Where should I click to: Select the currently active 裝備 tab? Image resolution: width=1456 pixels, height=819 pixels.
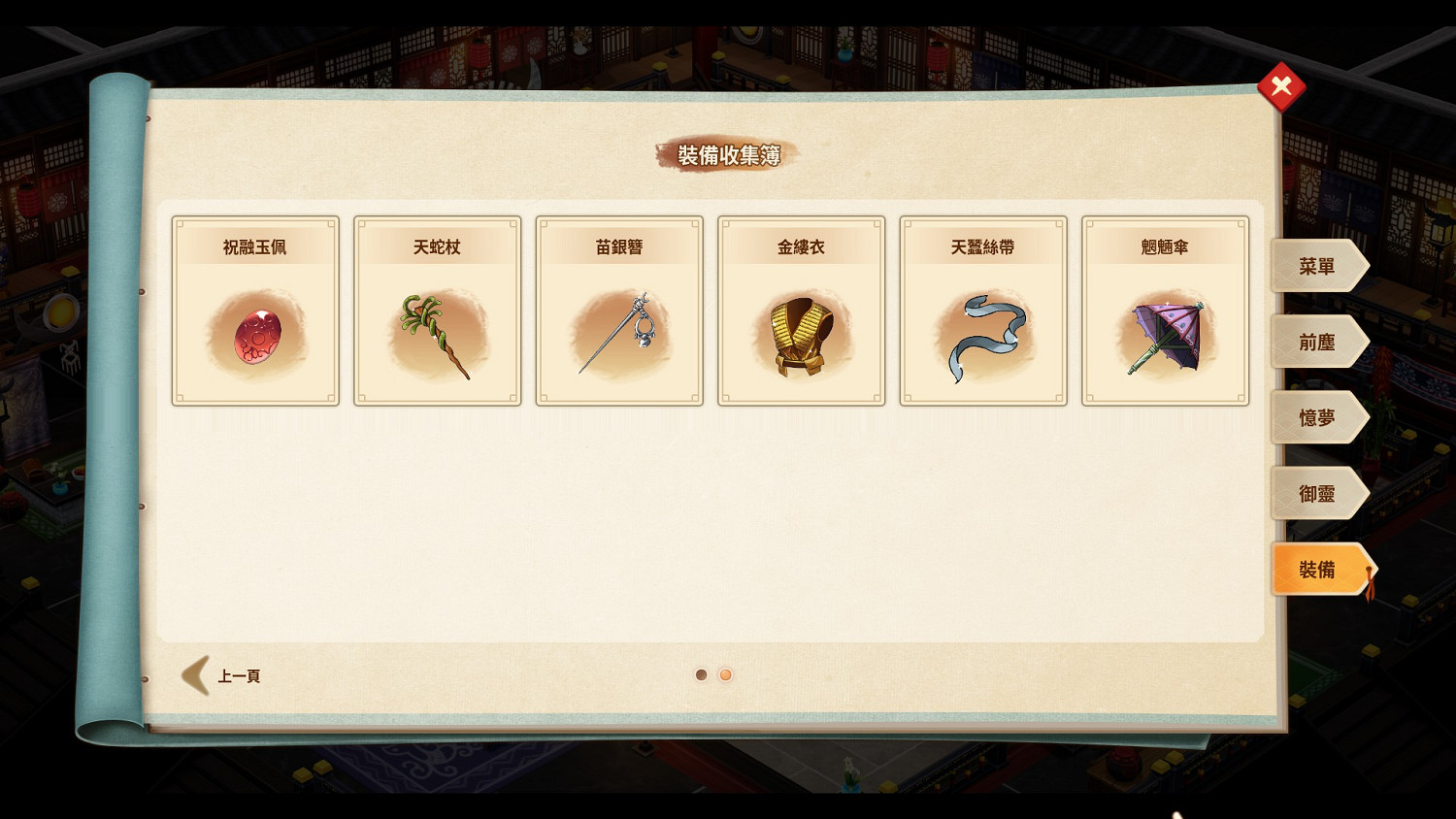tap(1318, 570)
